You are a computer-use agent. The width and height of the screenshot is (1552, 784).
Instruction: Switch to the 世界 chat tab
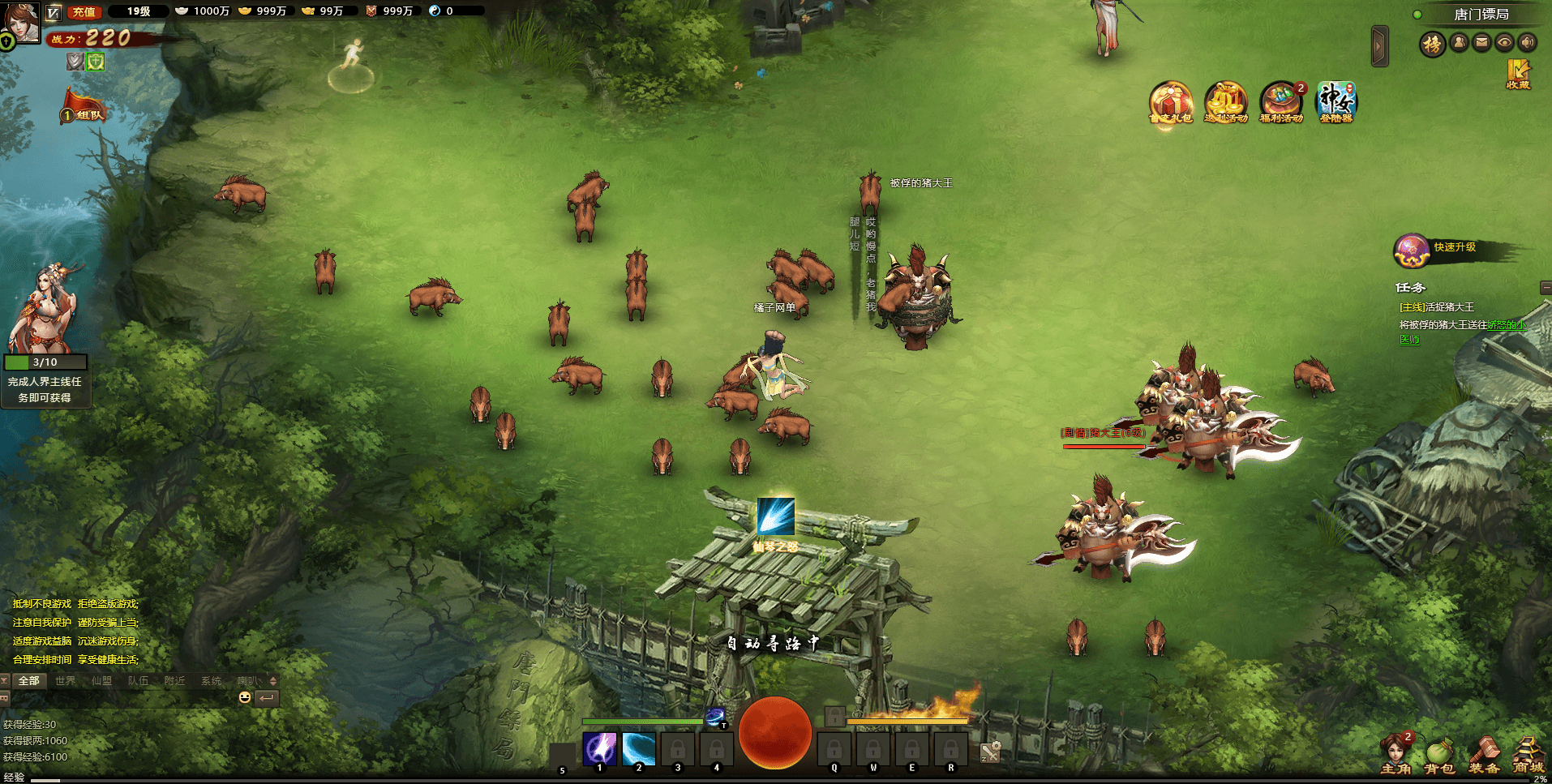coord(65,681)
